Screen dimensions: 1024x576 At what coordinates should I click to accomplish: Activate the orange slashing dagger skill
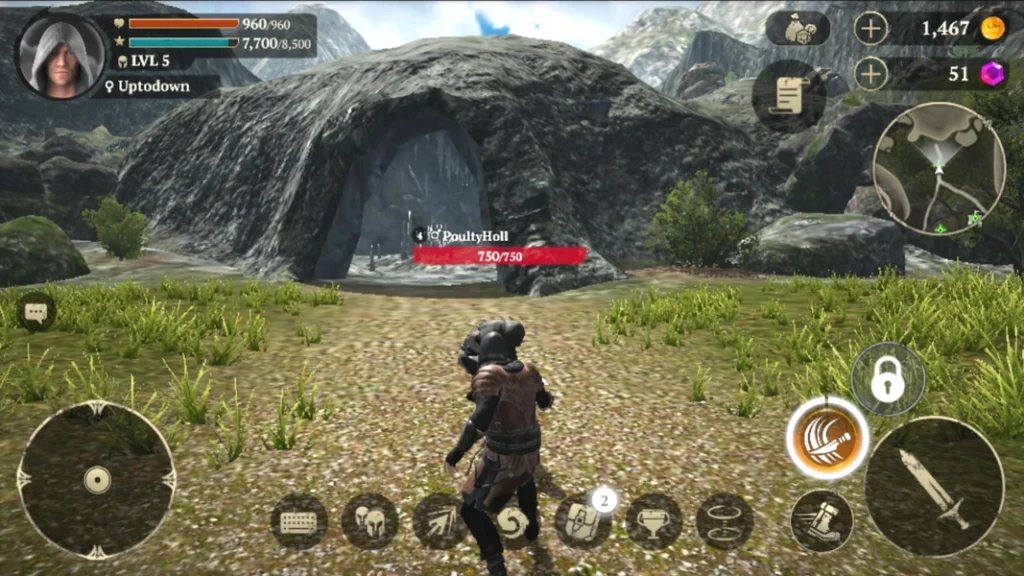click(x=827, y=439)
